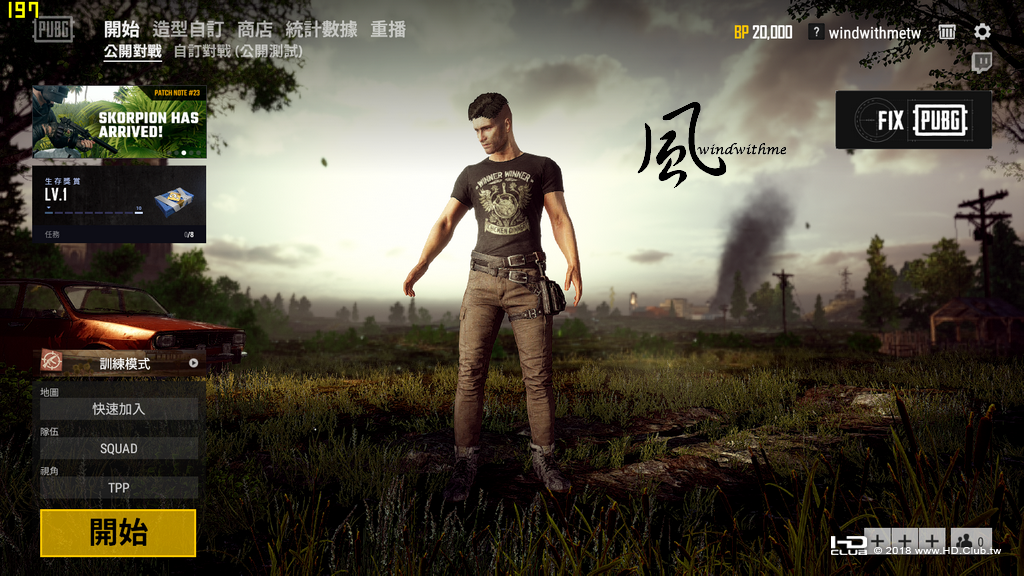
Task: Open the 生存獎賞 LV.1 survival reward panel
Action: pyautogui.click(x=119, y=204)
